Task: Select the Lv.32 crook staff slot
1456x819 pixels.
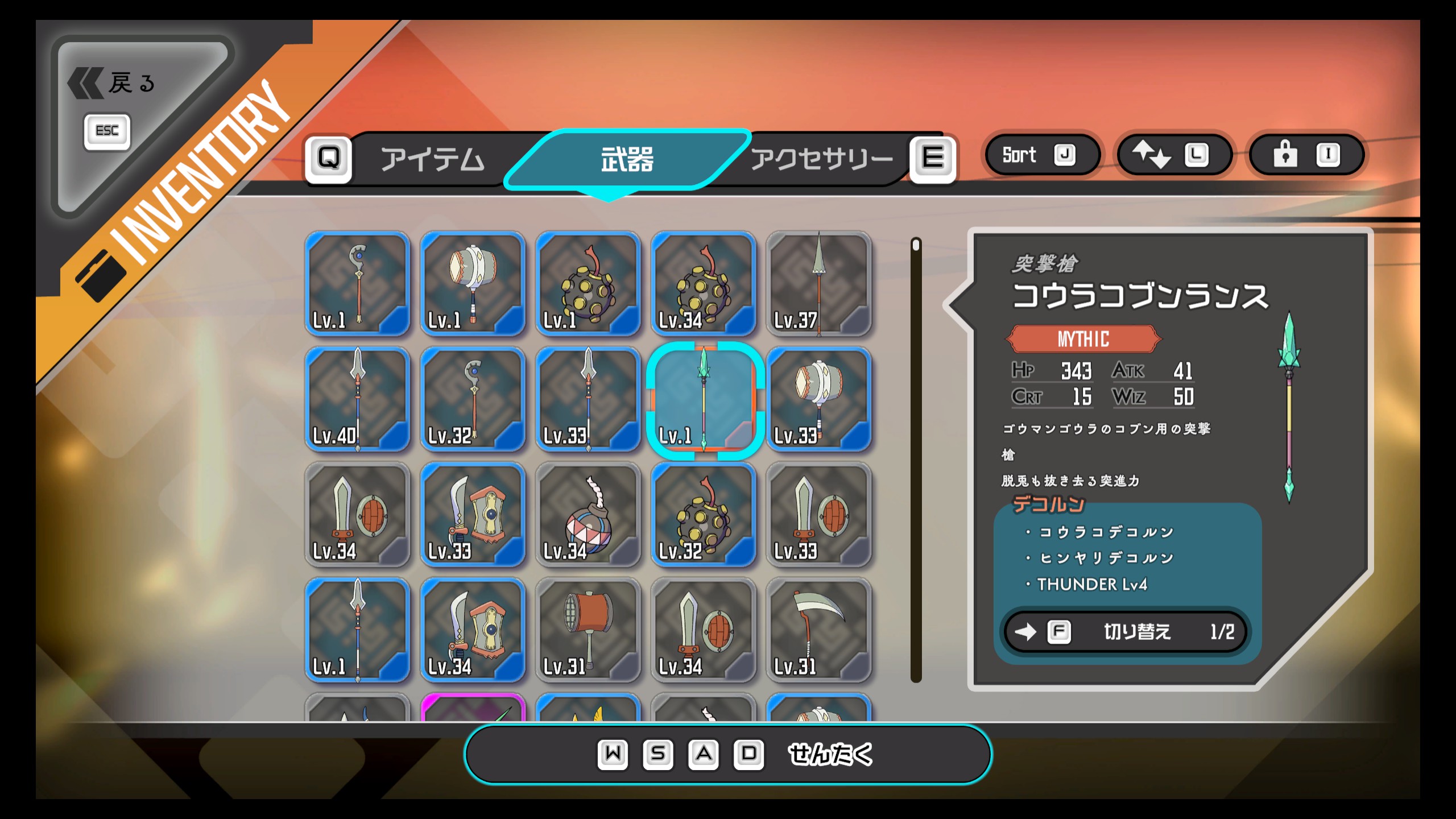Action: pyautogui.click(x=473, y=399)
